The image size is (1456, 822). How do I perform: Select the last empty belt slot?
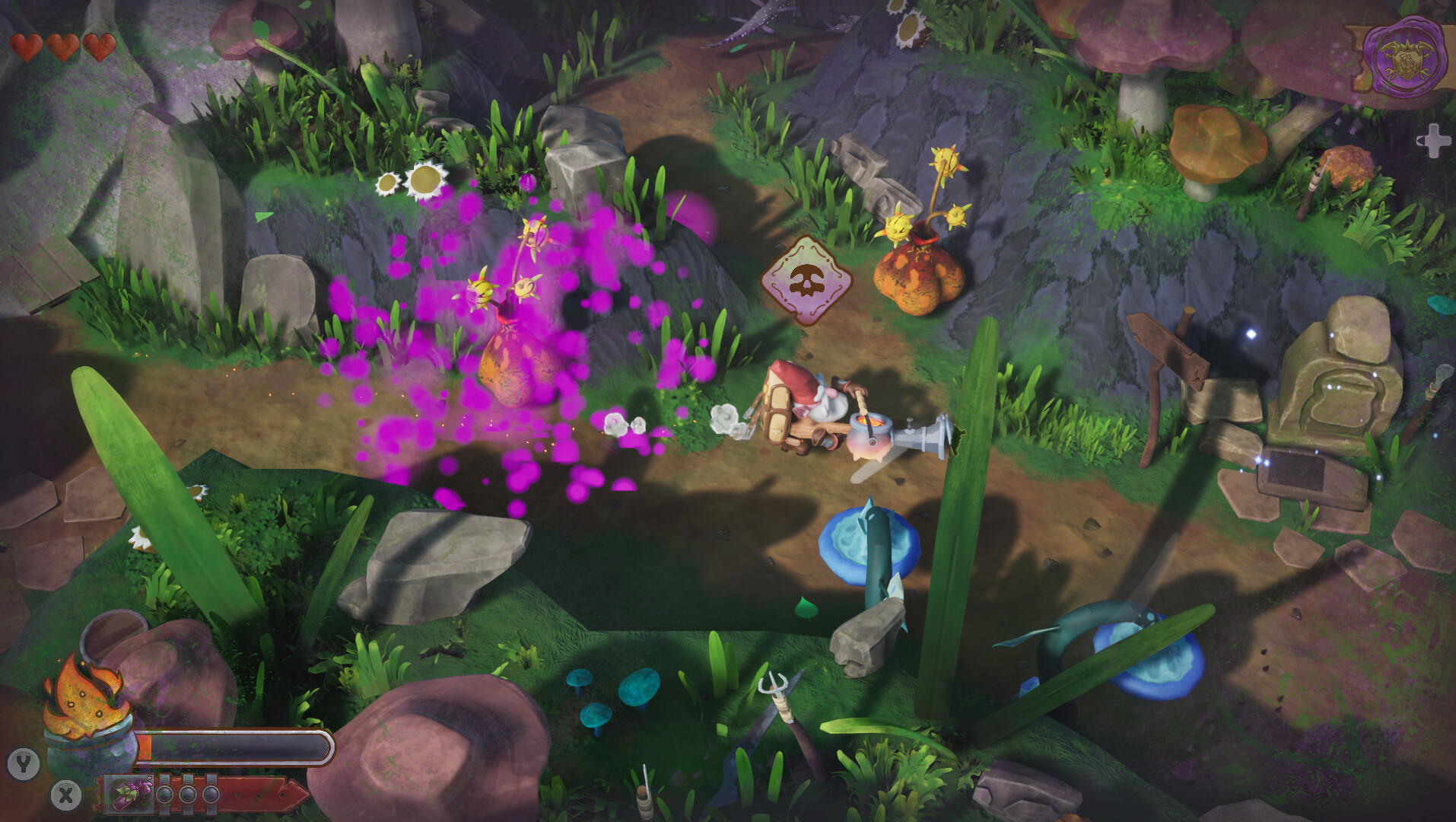coord(211,794)
